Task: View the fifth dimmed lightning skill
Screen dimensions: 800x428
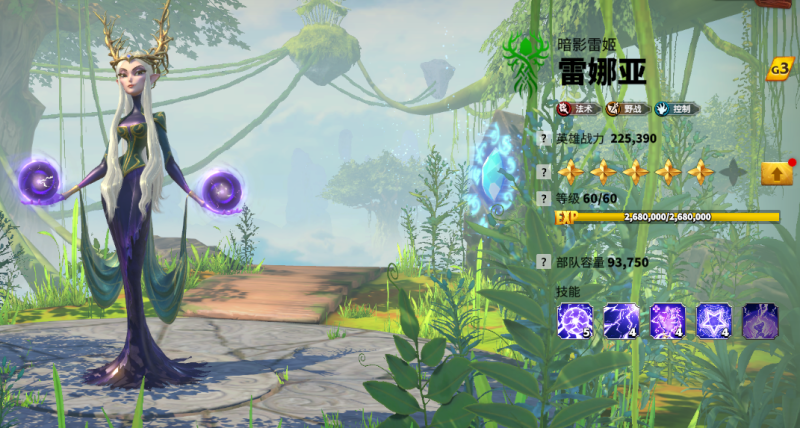Action: pos(759,320)
